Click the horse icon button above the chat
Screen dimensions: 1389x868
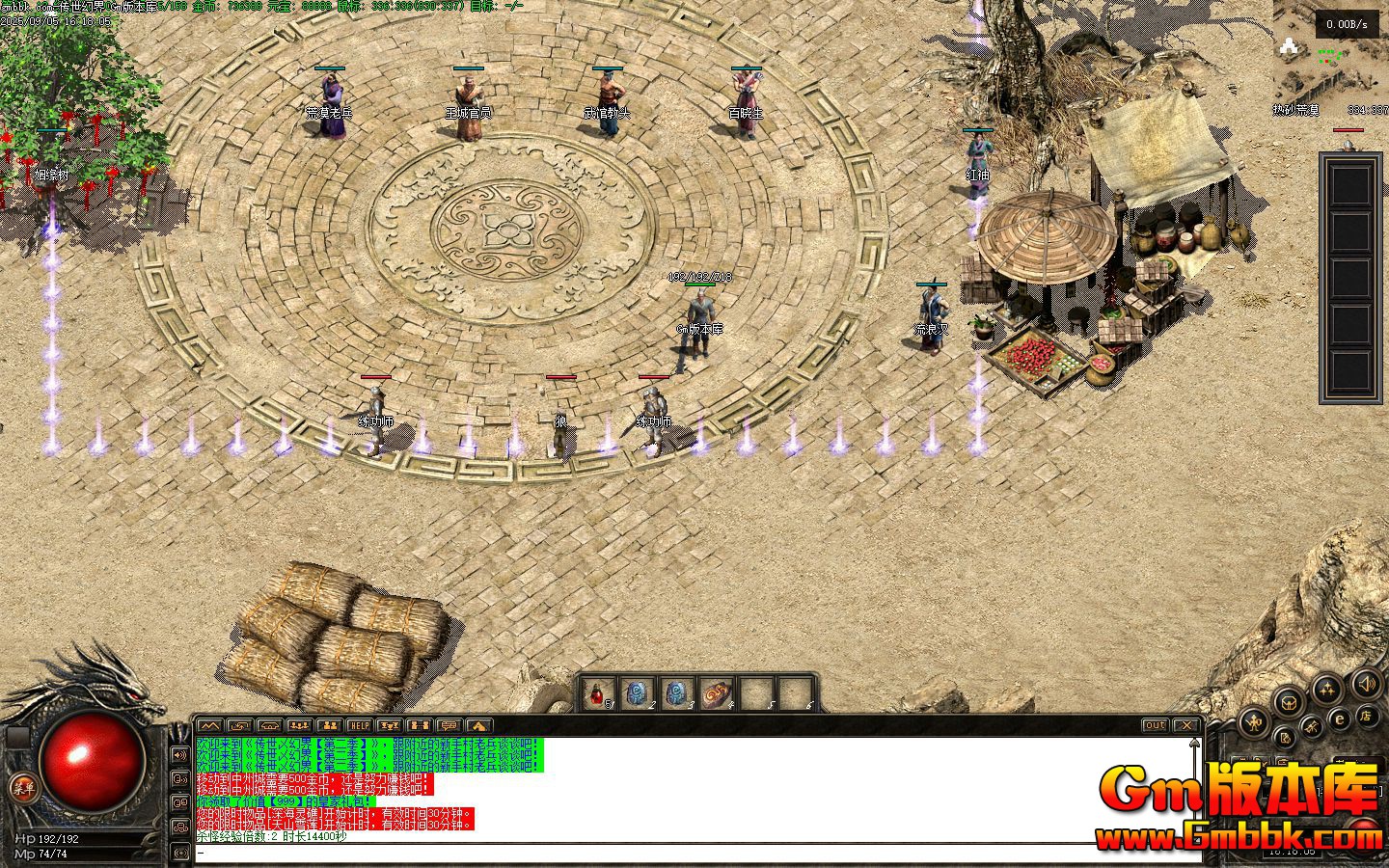[478, 725]
